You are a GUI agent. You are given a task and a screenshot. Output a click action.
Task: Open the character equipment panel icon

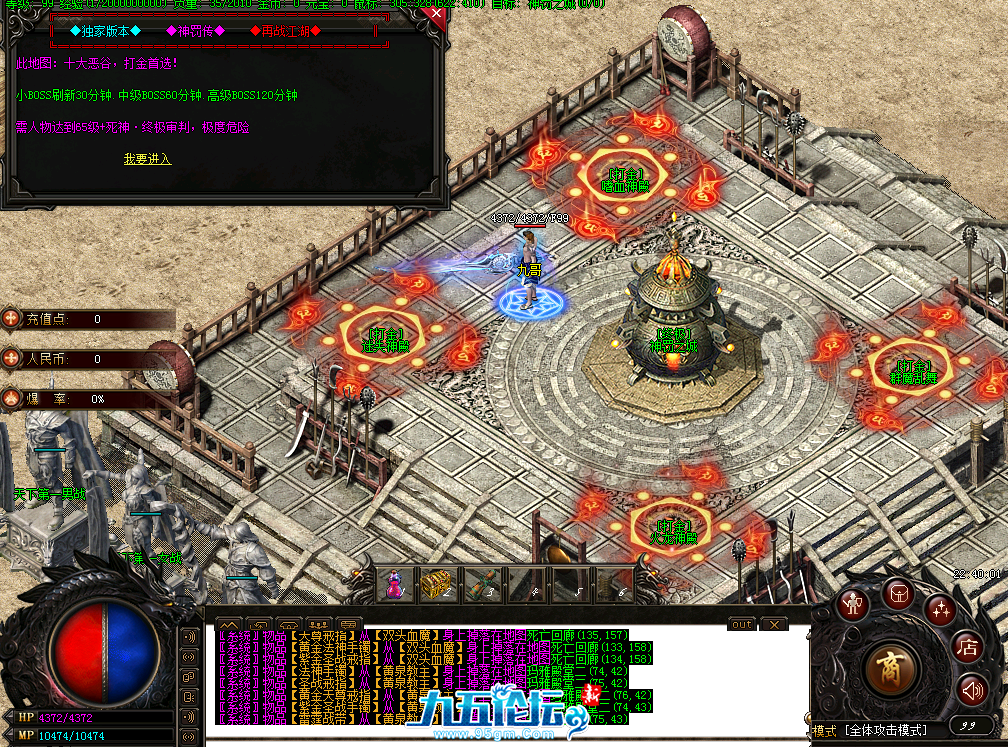852,605
